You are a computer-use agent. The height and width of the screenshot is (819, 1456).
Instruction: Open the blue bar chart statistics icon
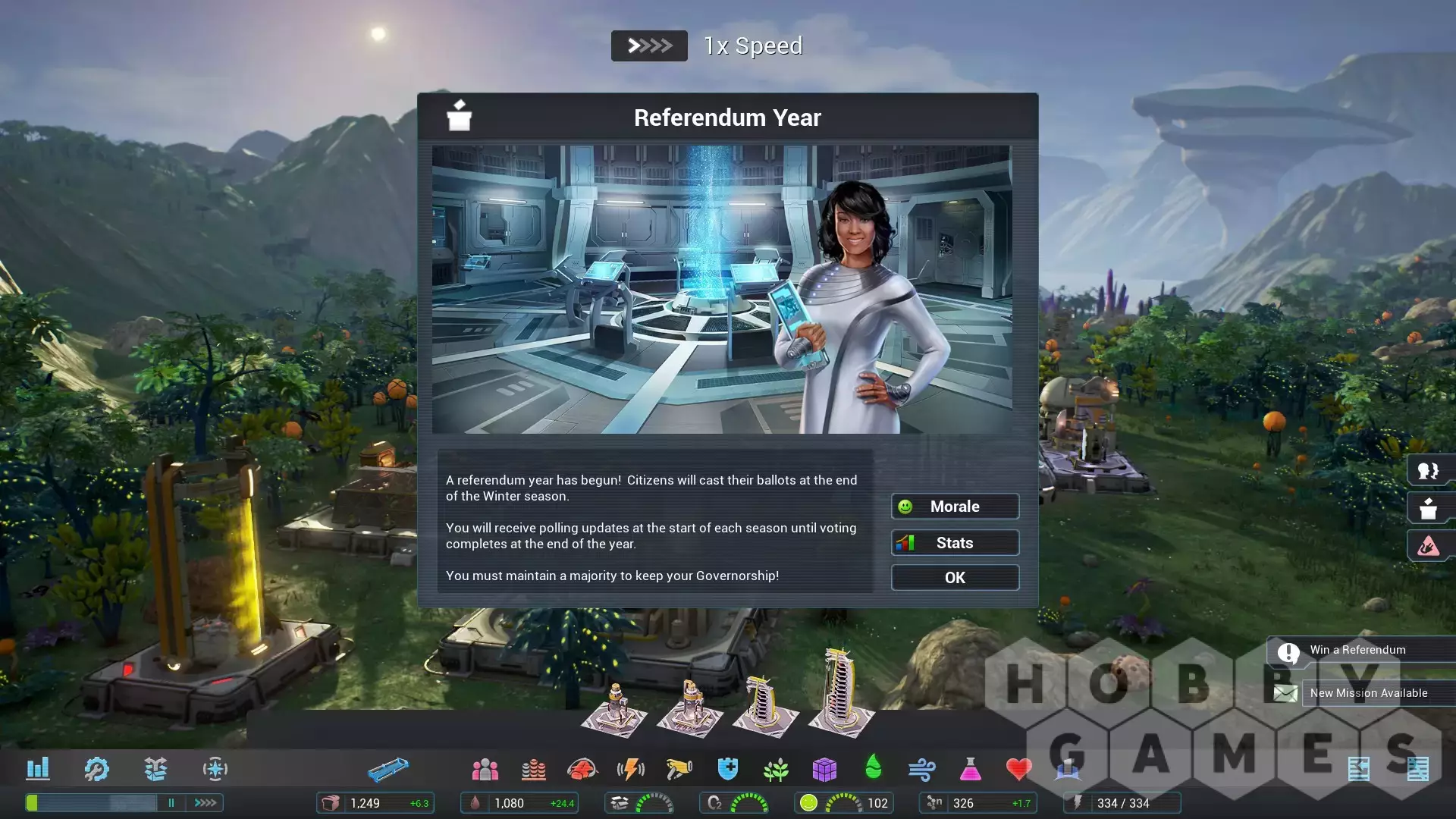coord(38,769)
